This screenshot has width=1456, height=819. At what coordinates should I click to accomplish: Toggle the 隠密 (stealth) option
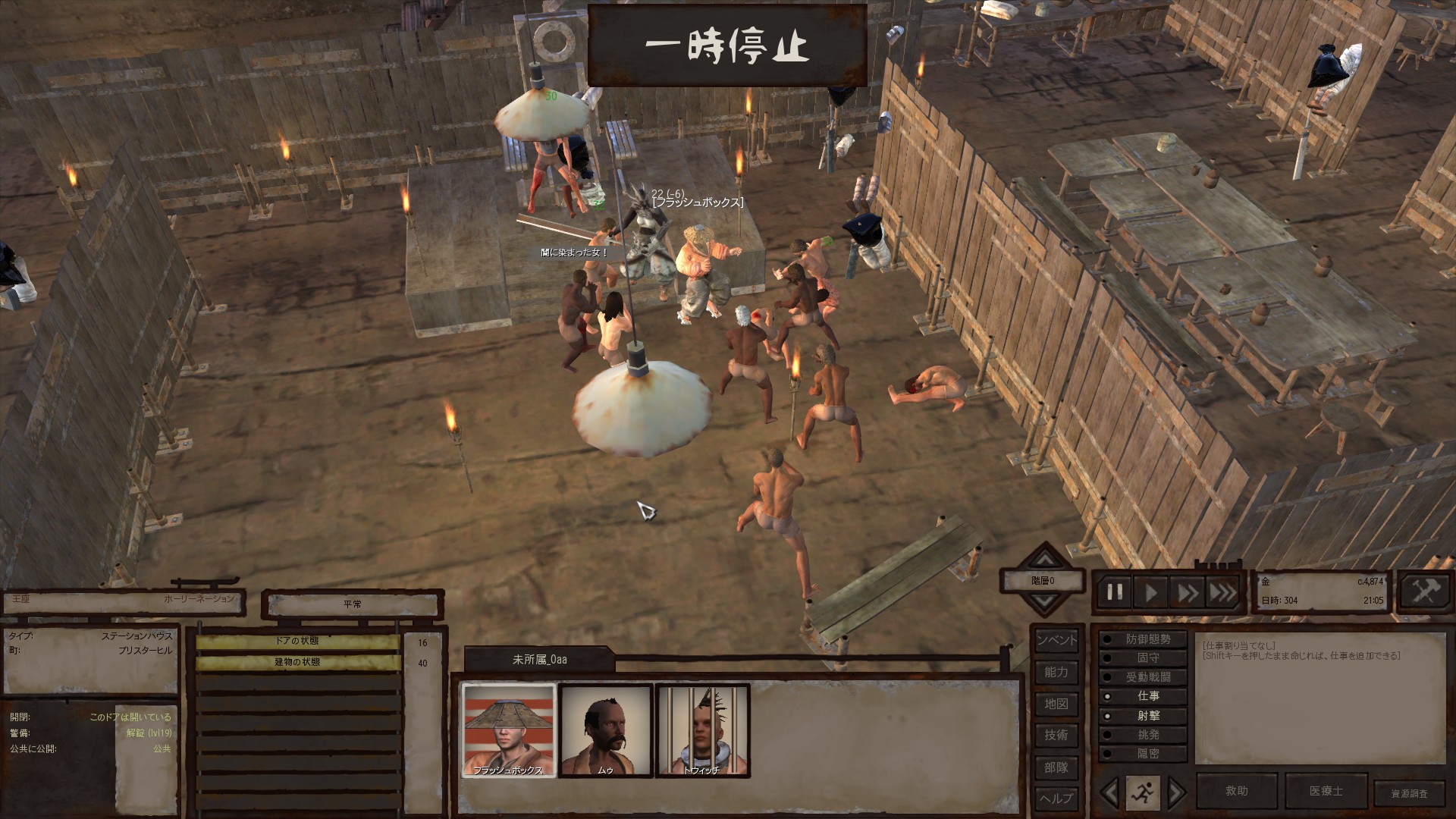pyautogui.click(x=1141, y=754)
